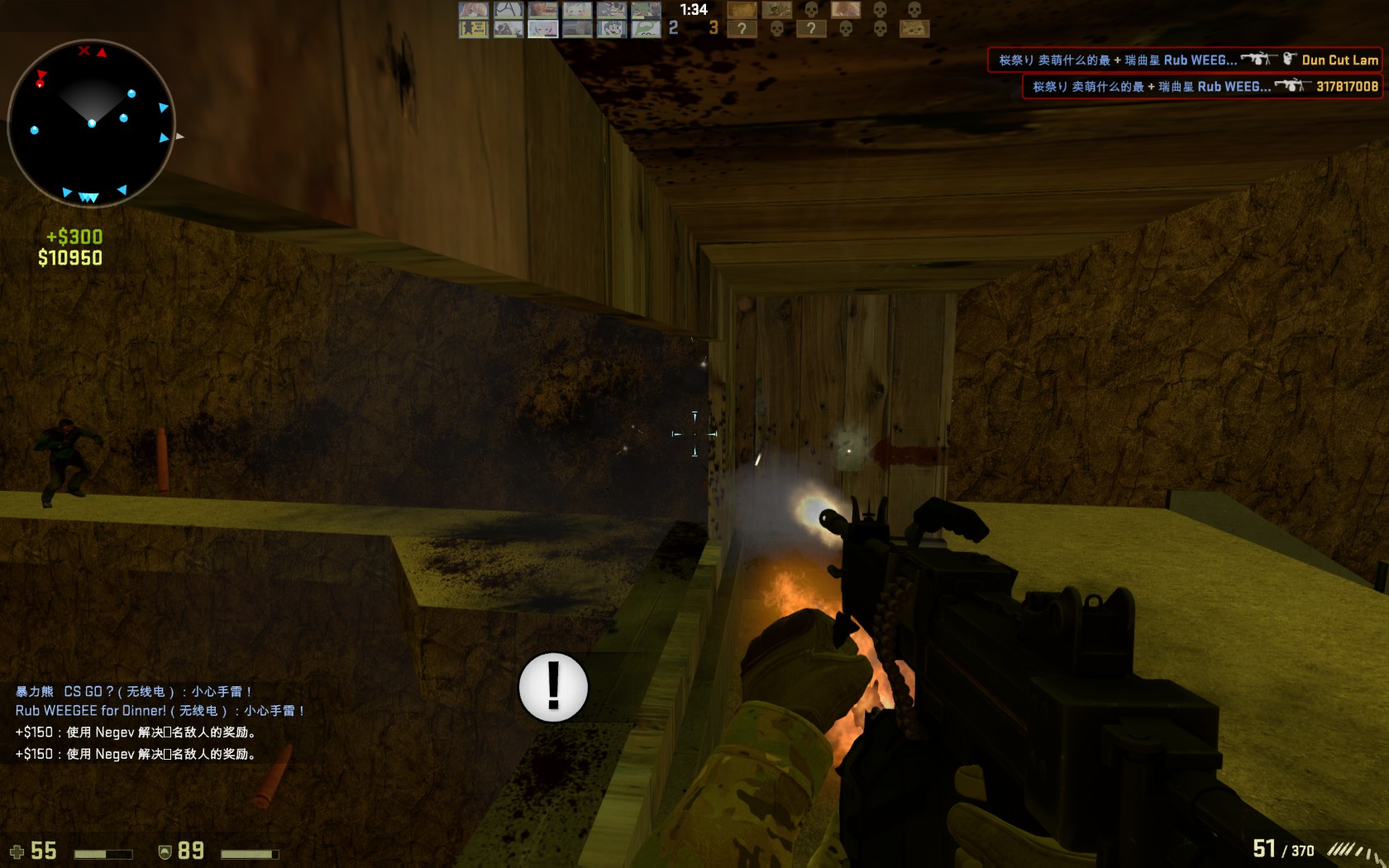
Task: Pick the cat avatar on enemy team
Action: pos(914,29)
